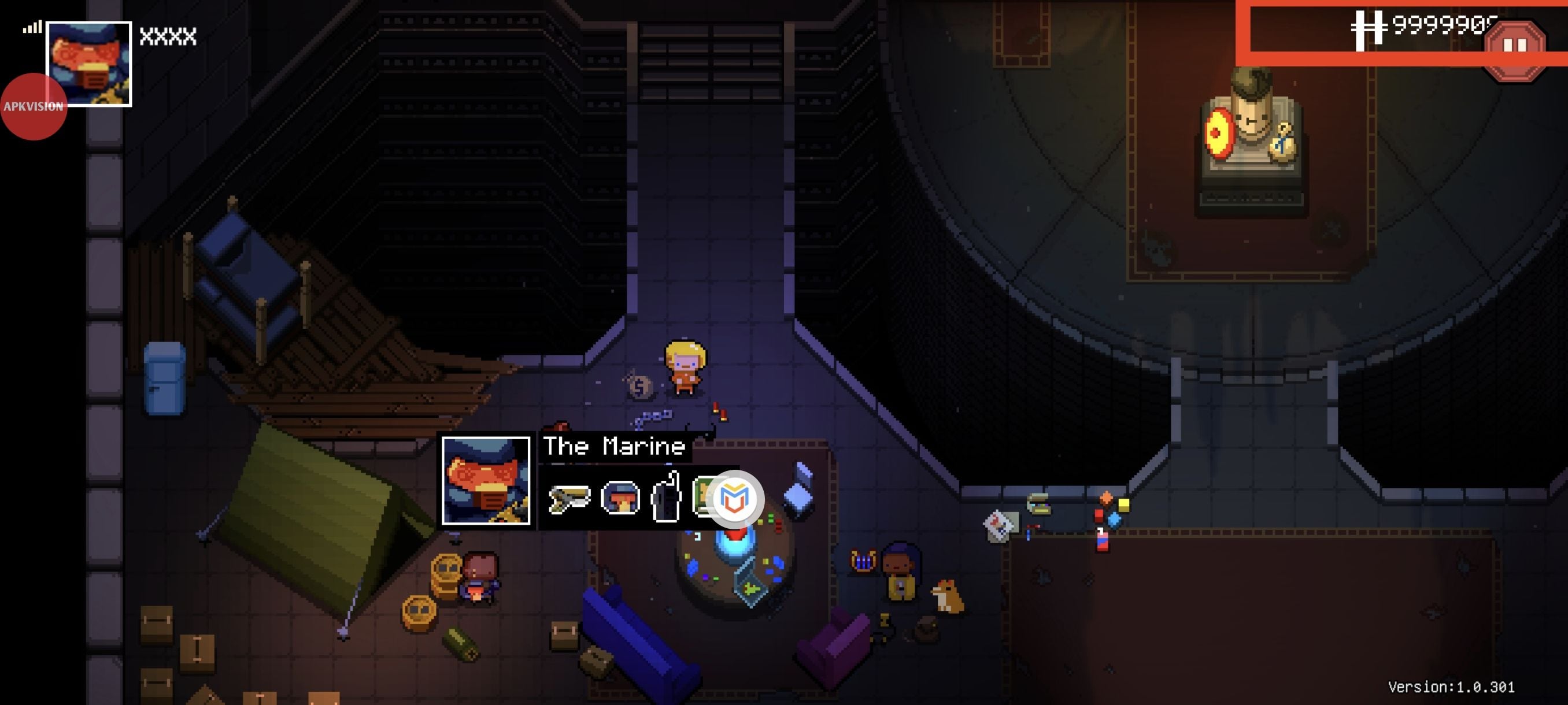Pause the game with the red octagon button
Viewport: 1568px width, 705px height.
click(x=1514, y=46)
